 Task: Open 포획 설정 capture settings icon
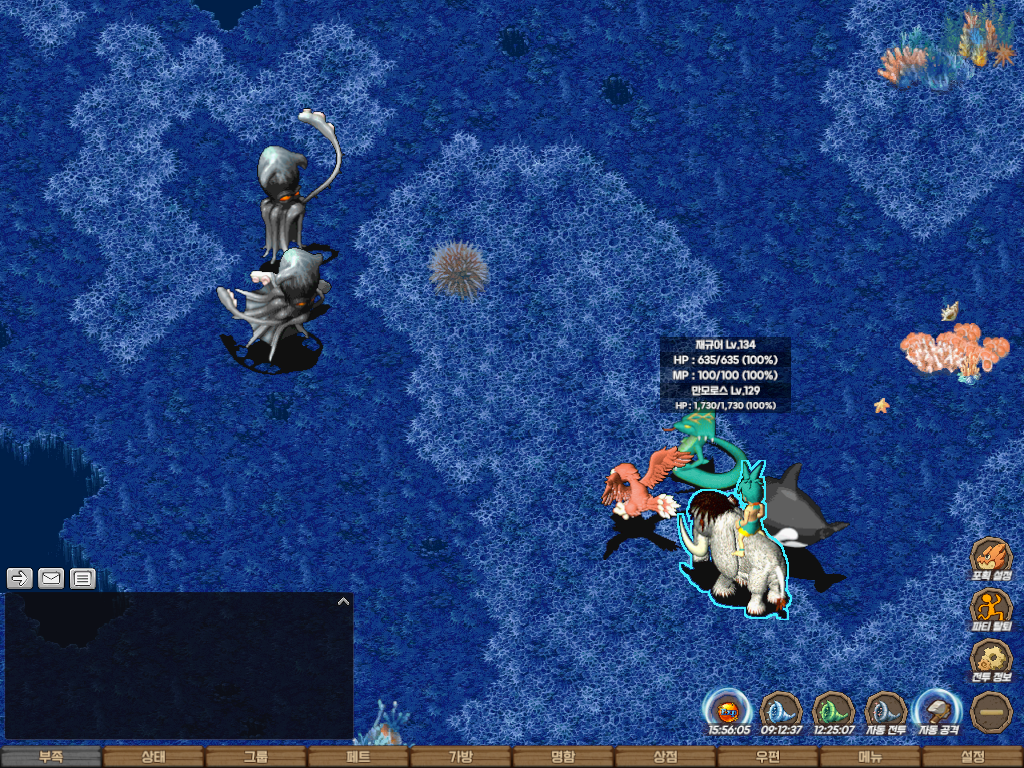point(991,559)
